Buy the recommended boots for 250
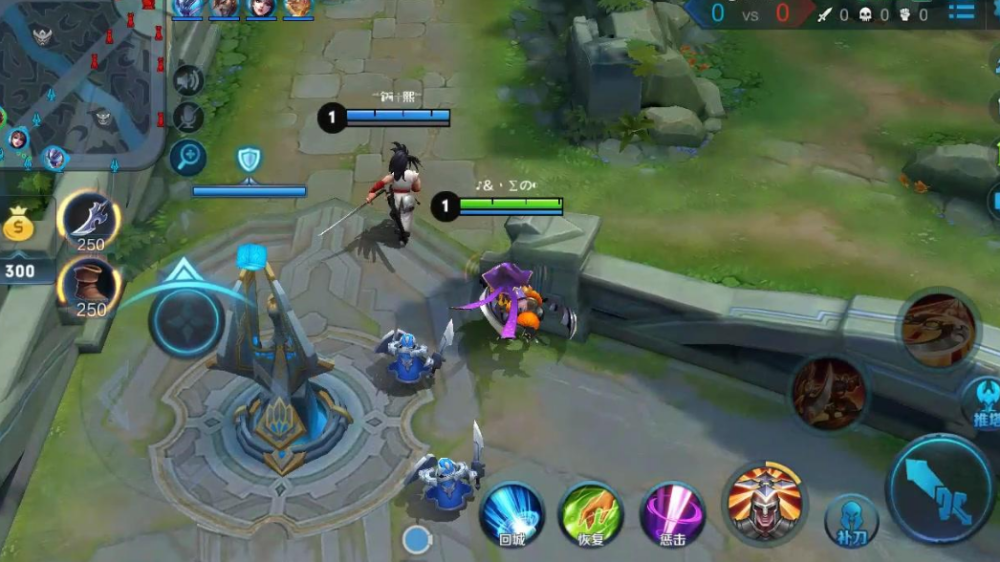Viewport: 1000px width, 562px height. [x=90, y=287]
